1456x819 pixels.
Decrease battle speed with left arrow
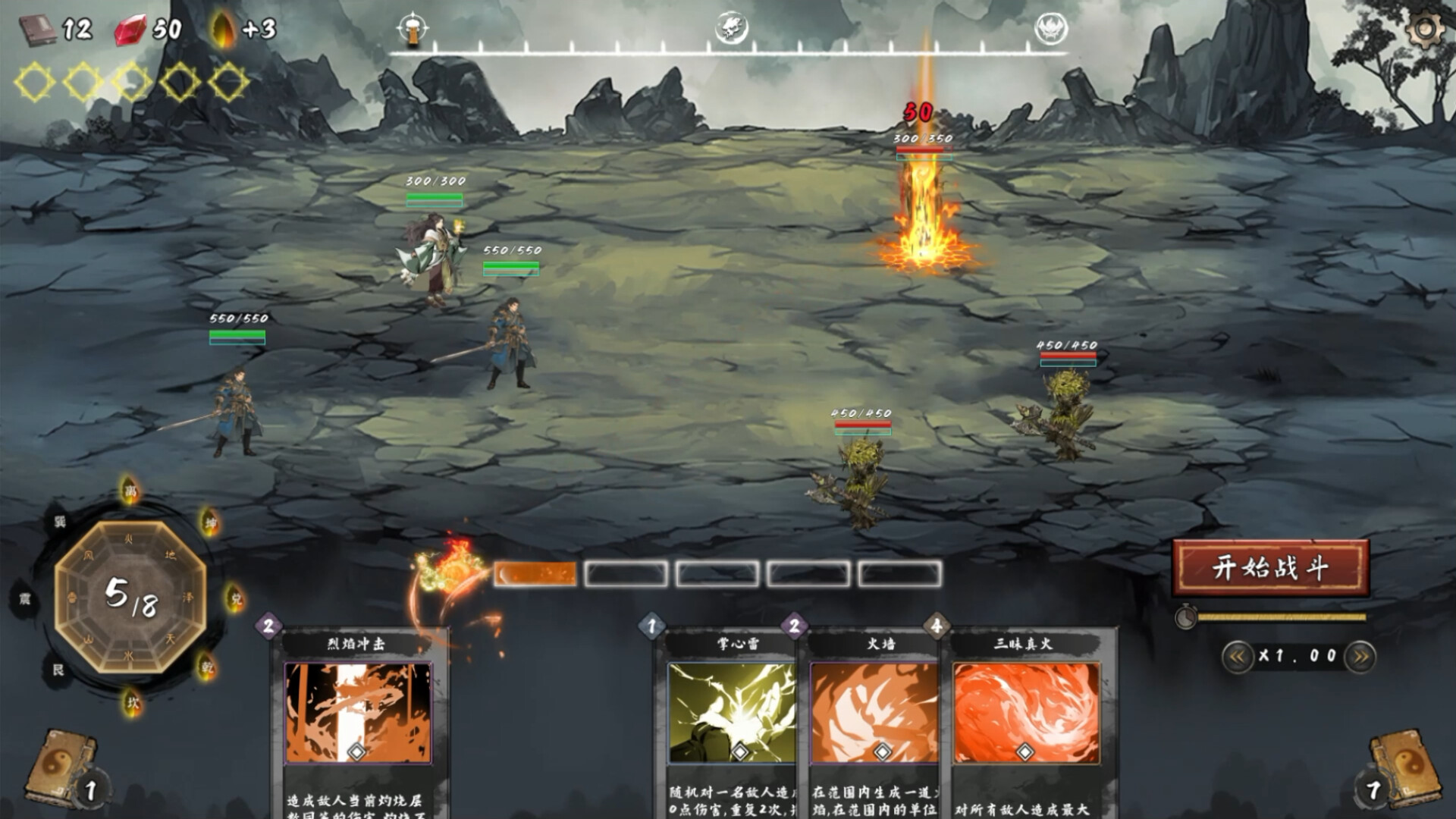pos(1236,657)
